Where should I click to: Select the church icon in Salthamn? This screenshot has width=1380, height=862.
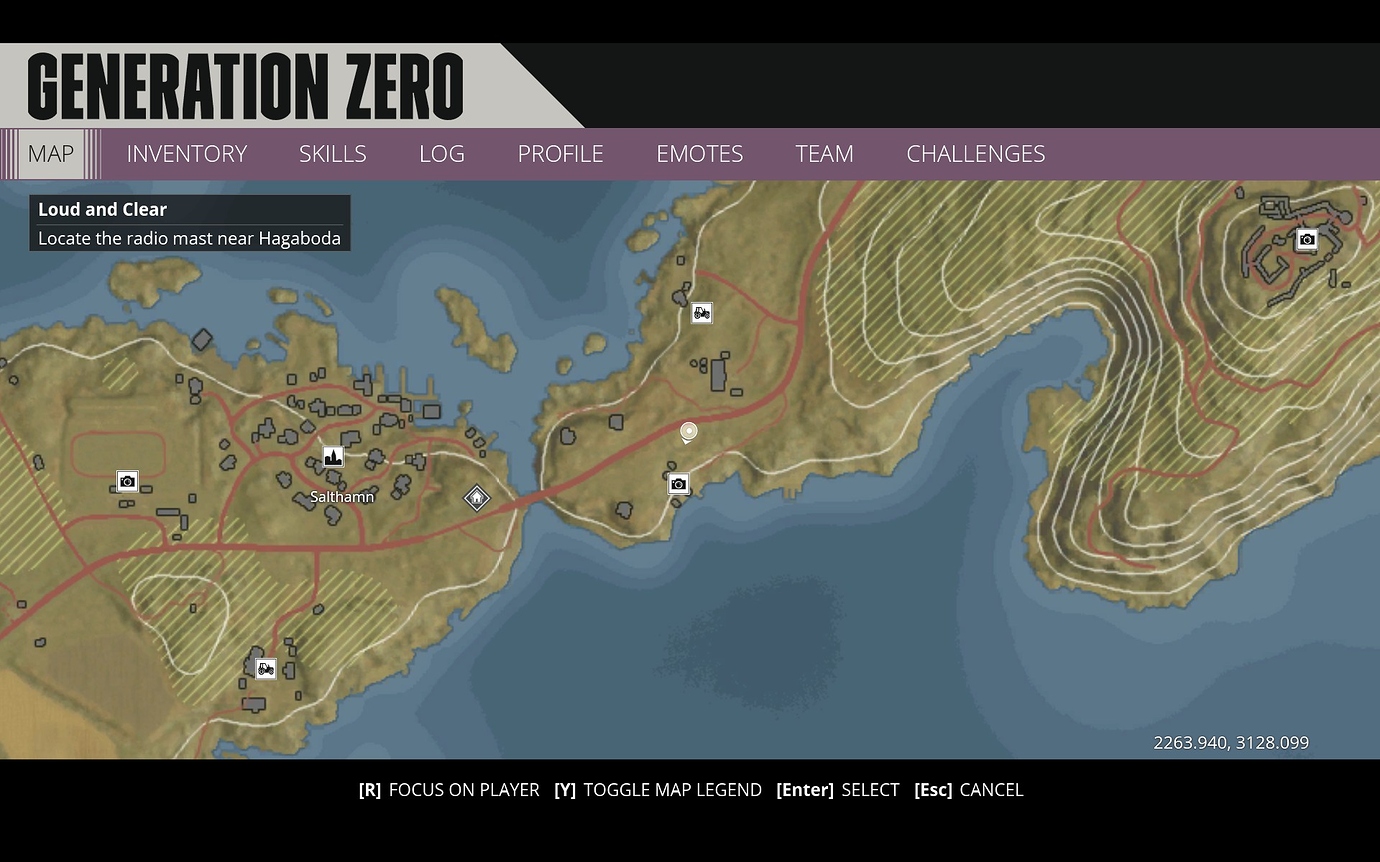pyautogui.click(x=333, y=456)
